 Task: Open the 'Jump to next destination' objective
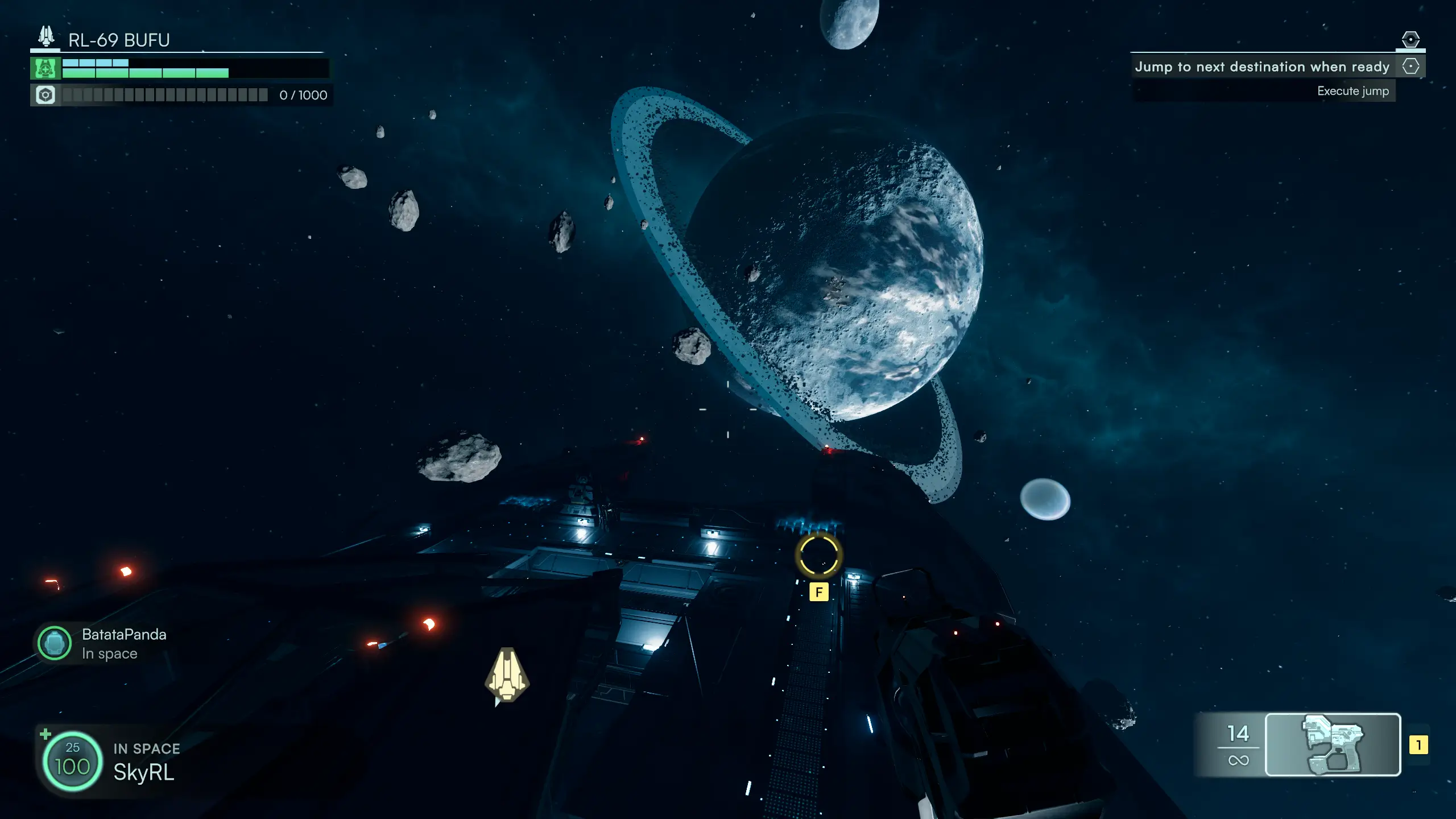click(x=1261, y=67)
